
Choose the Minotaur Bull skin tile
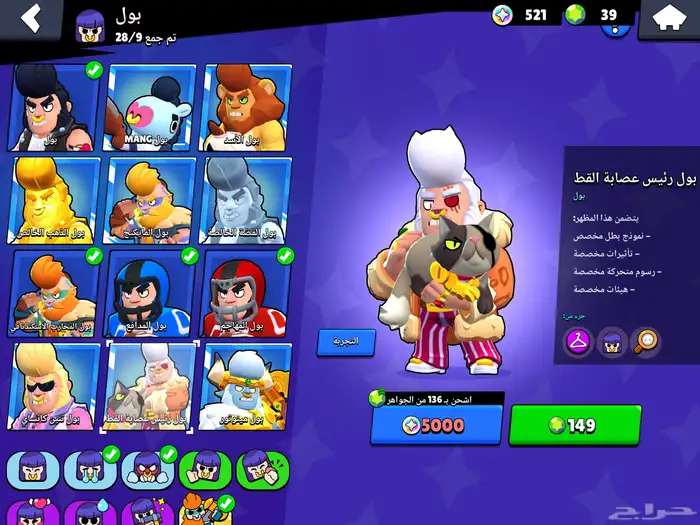[247, 386]
